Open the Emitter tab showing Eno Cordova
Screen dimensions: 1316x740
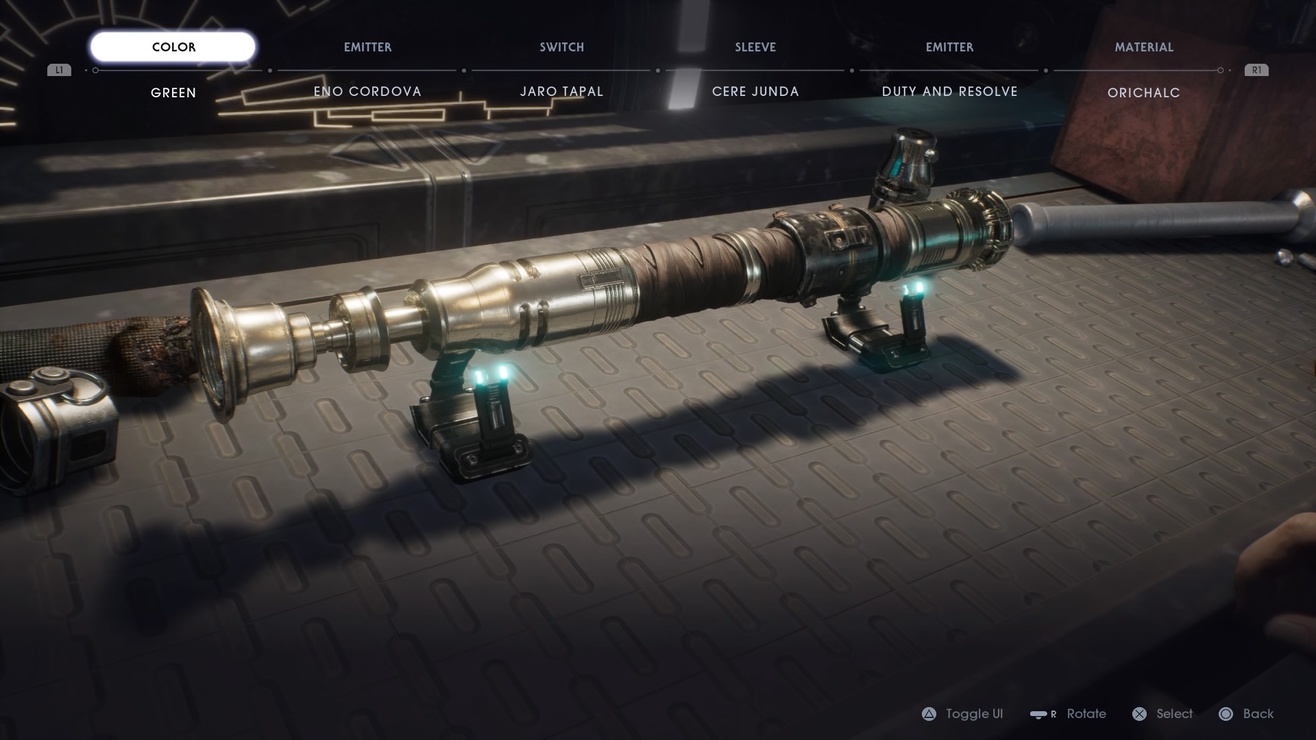pyautogui.click(x=368, y=48)
